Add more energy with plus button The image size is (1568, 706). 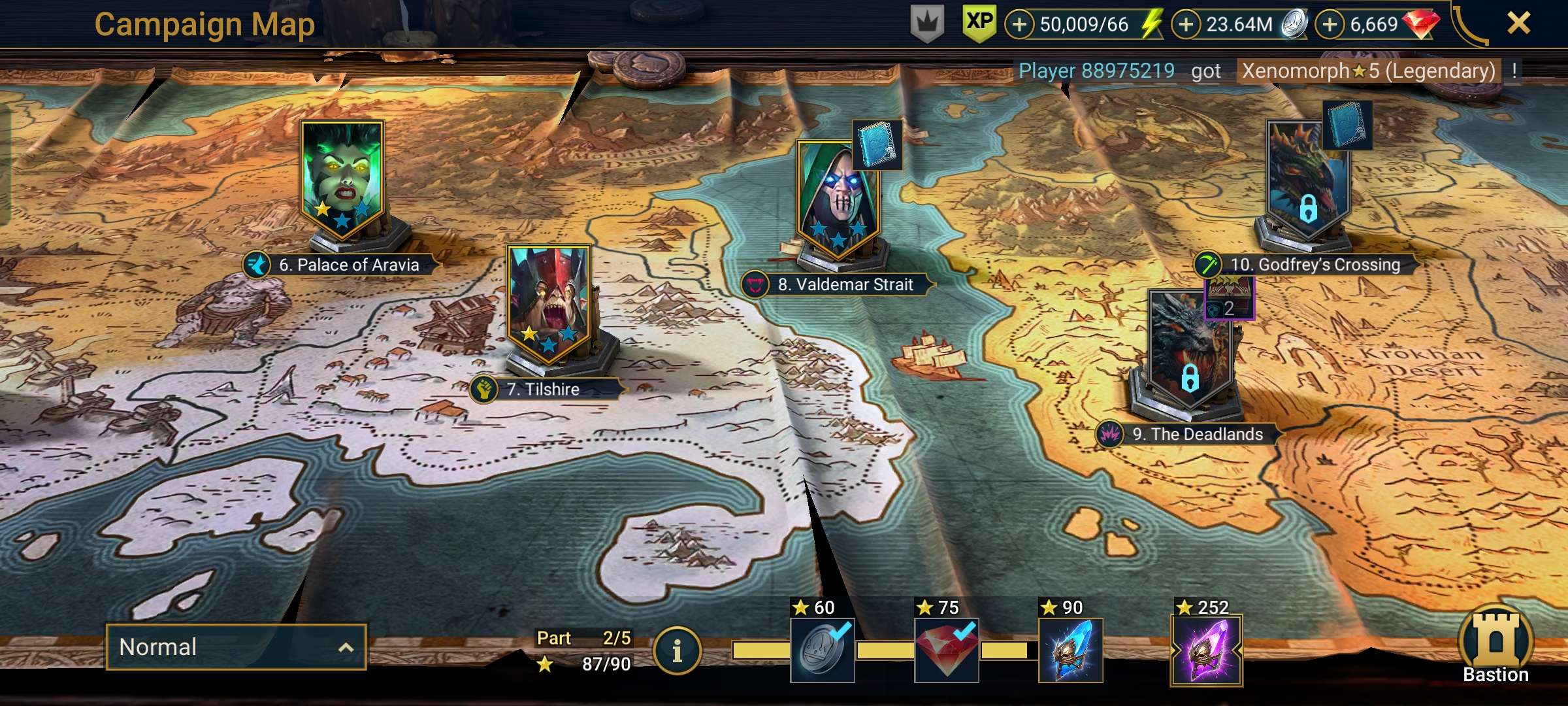click(x=1019, y=25)
